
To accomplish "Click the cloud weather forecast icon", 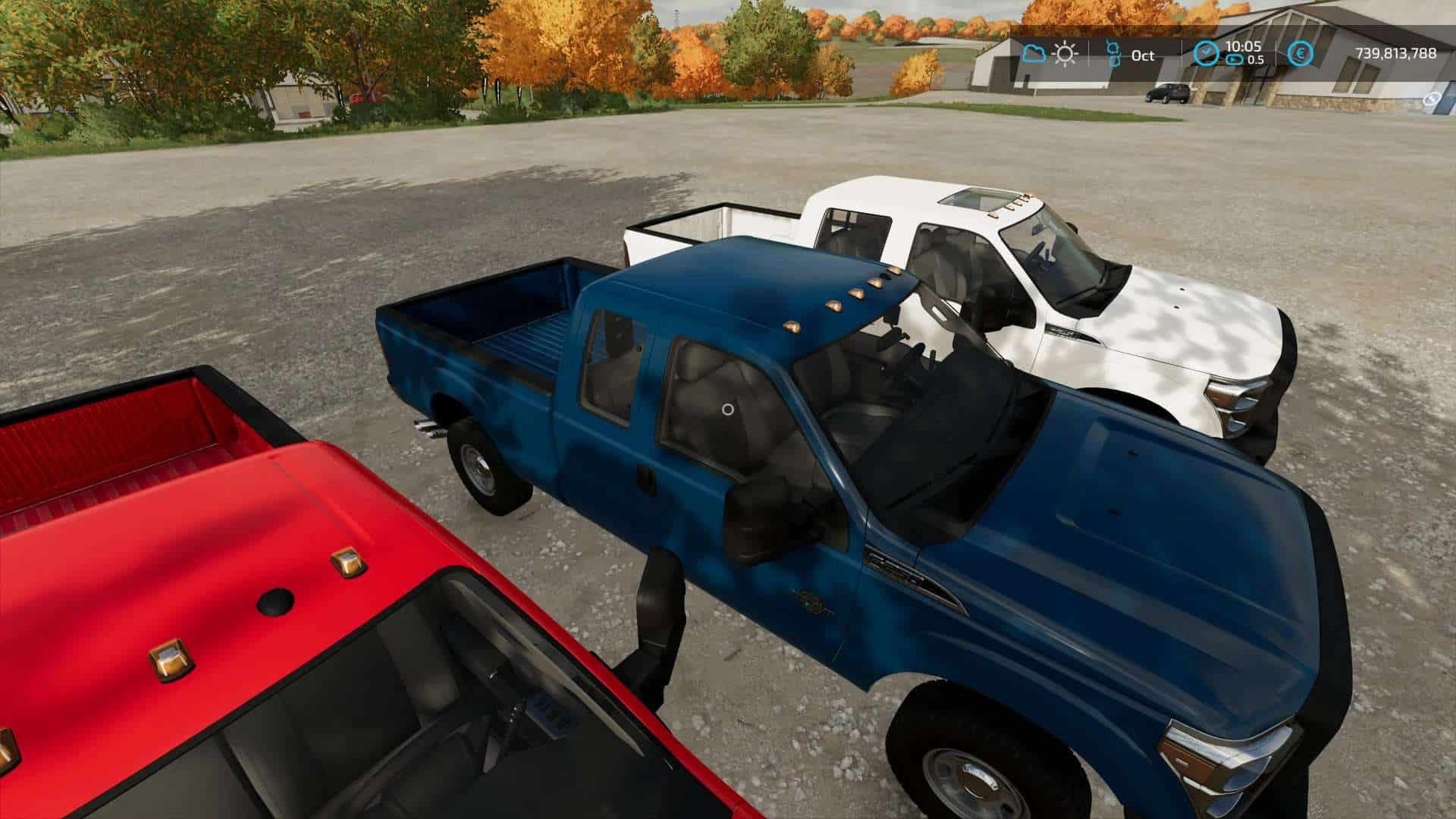I will [1033, 54].
